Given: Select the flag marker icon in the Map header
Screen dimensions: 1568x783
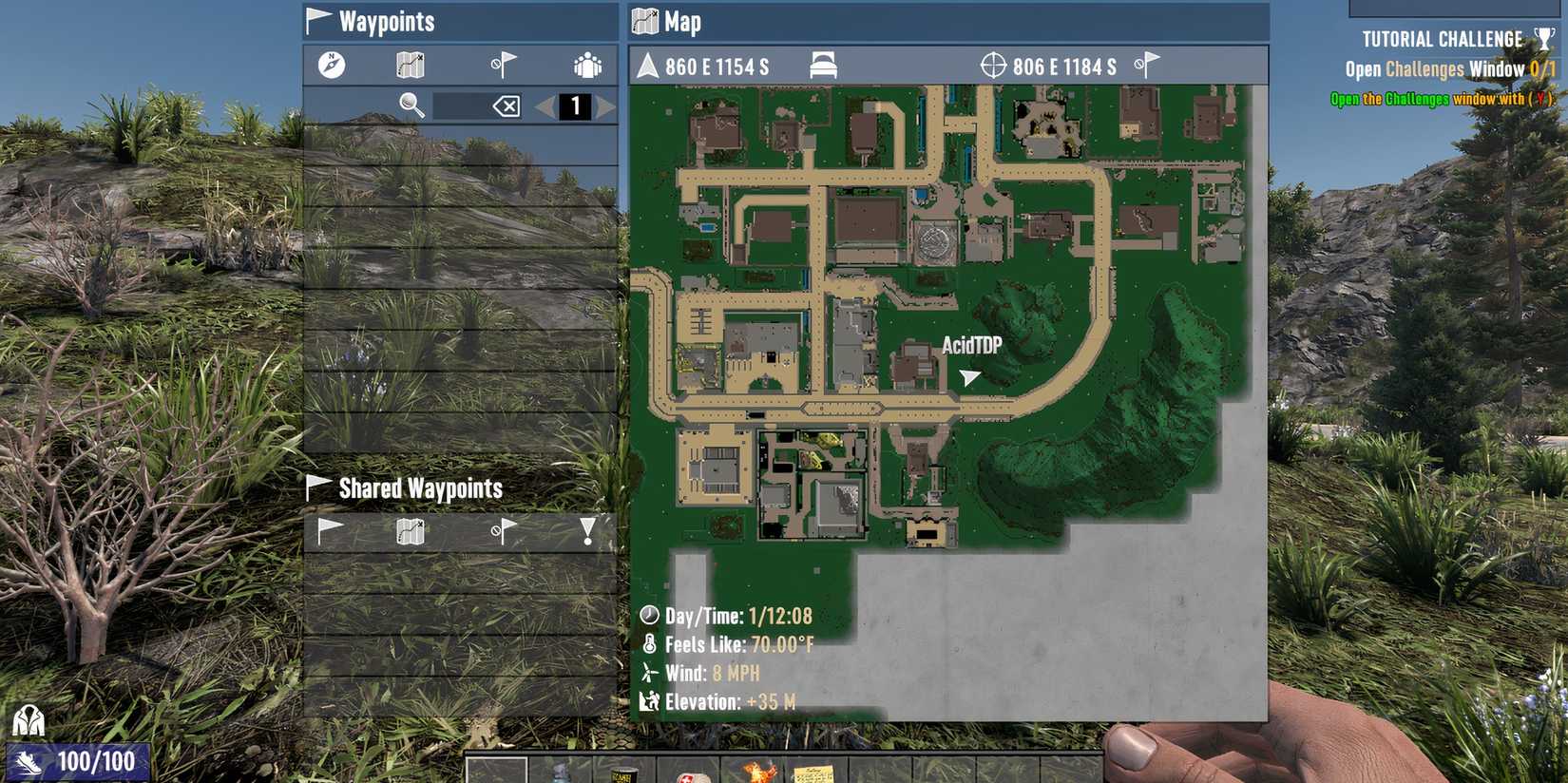Looking at the screenshot, I should point(1146,65).
